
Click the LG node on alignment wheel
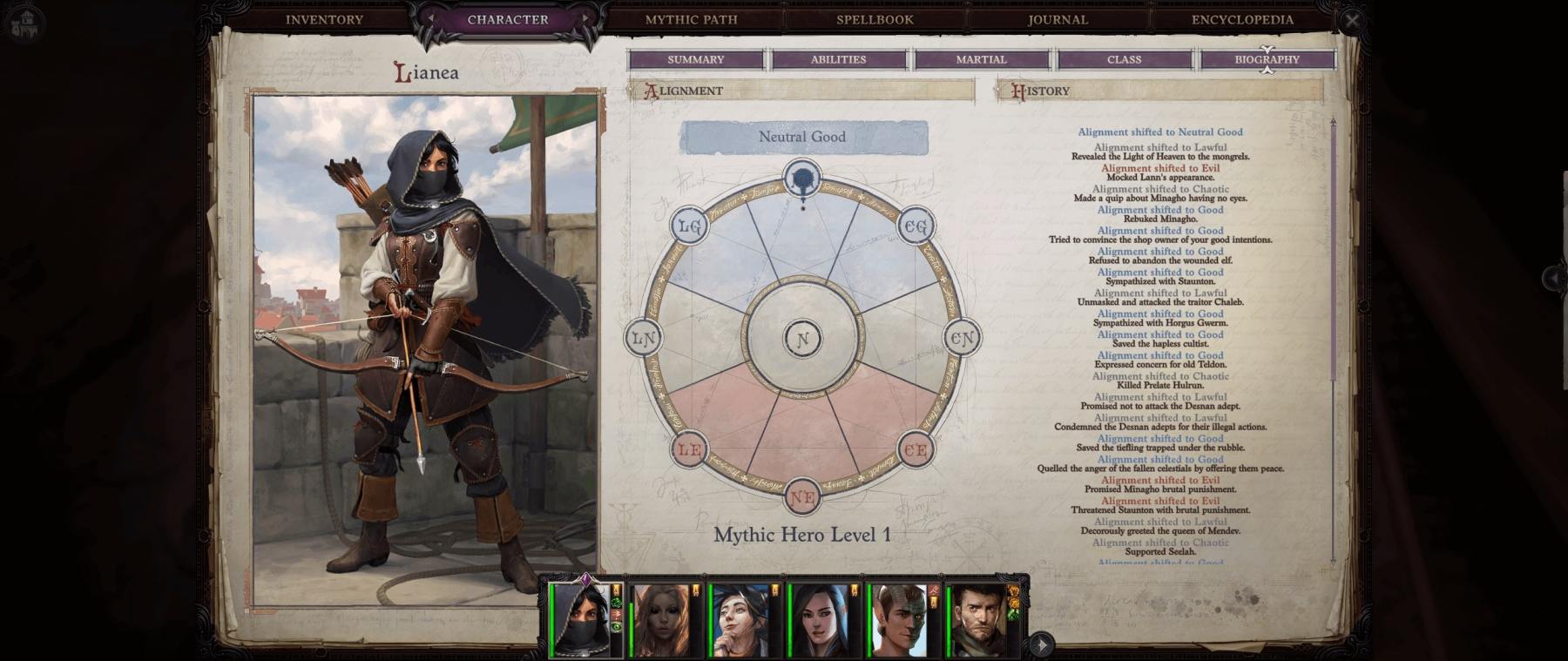click(689, 226)
